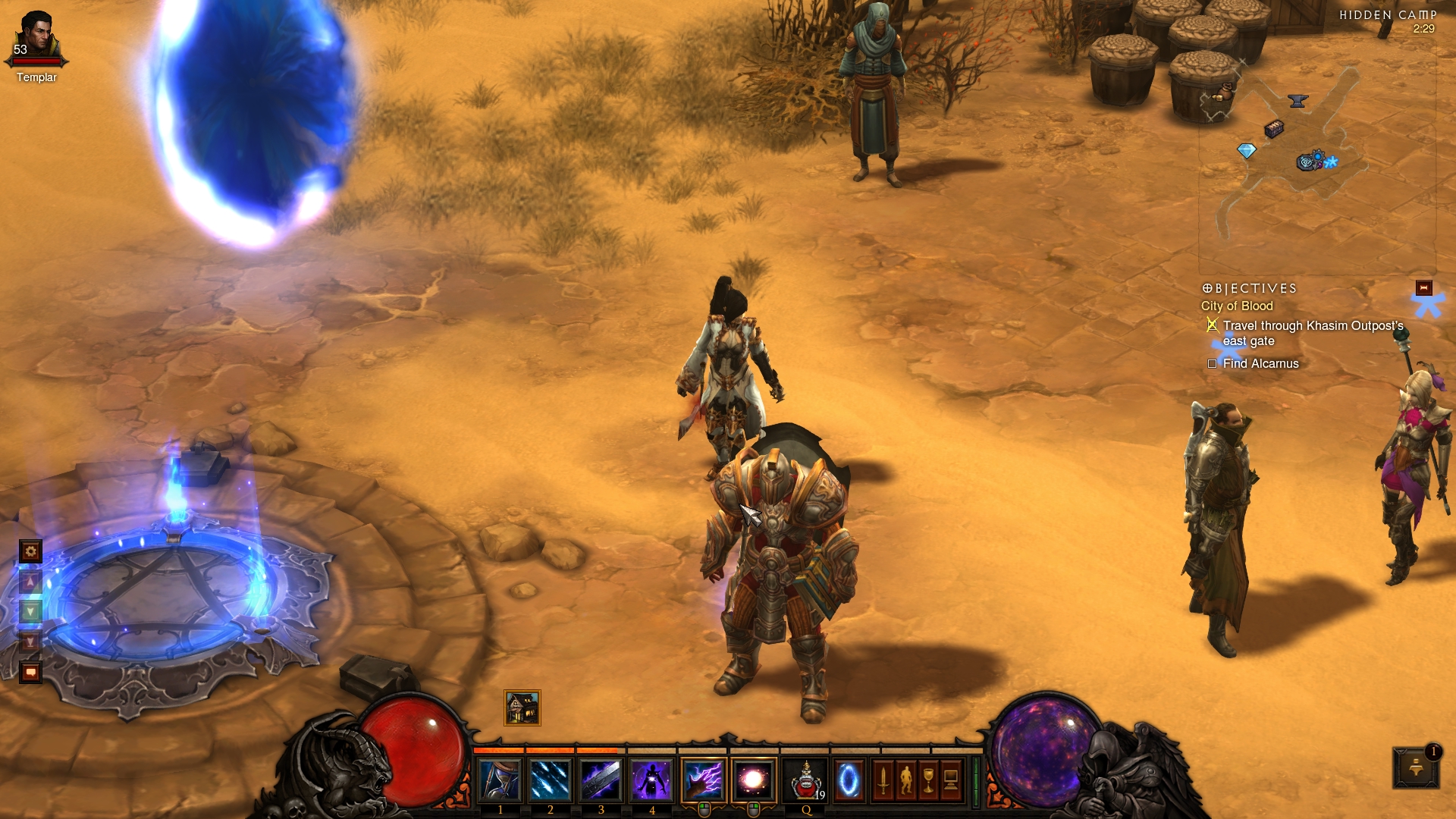Open the sword-icon skills menu button
The width and height of the screenshot is (1456, 819).
click(x=883, y=780)
